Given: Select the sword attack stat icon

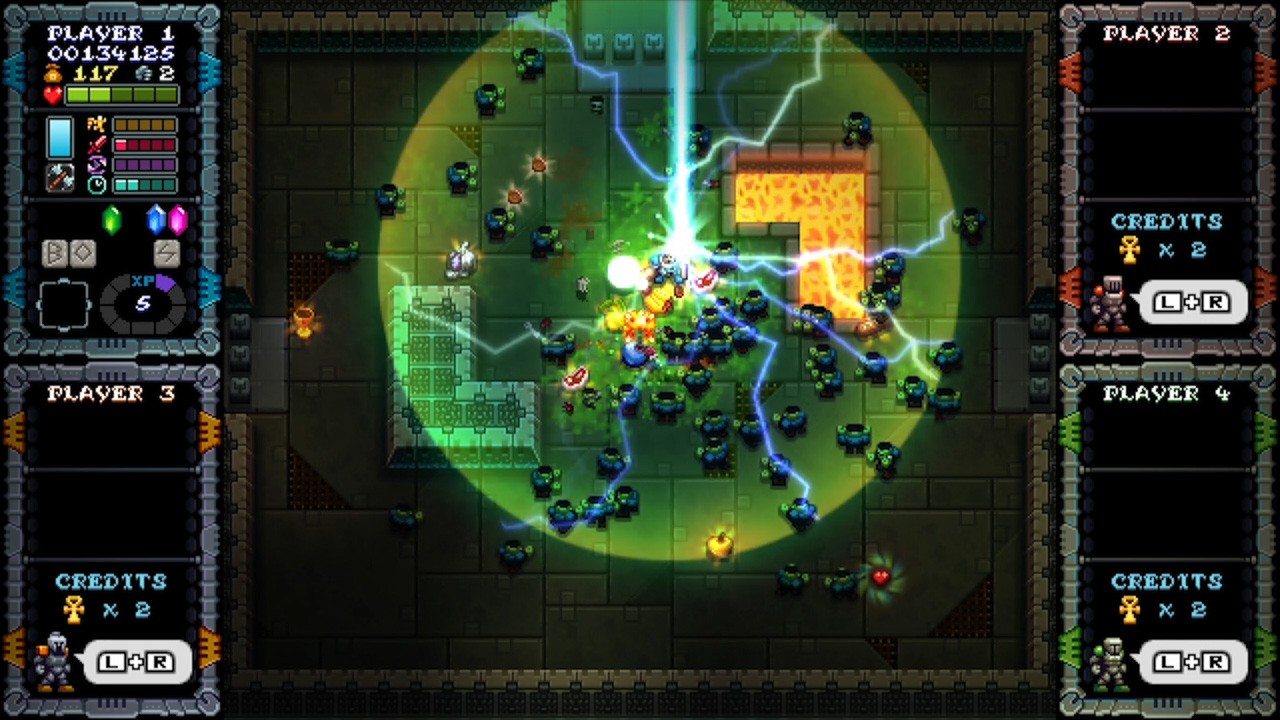Looking at the screenshot, I should point(97,144).
